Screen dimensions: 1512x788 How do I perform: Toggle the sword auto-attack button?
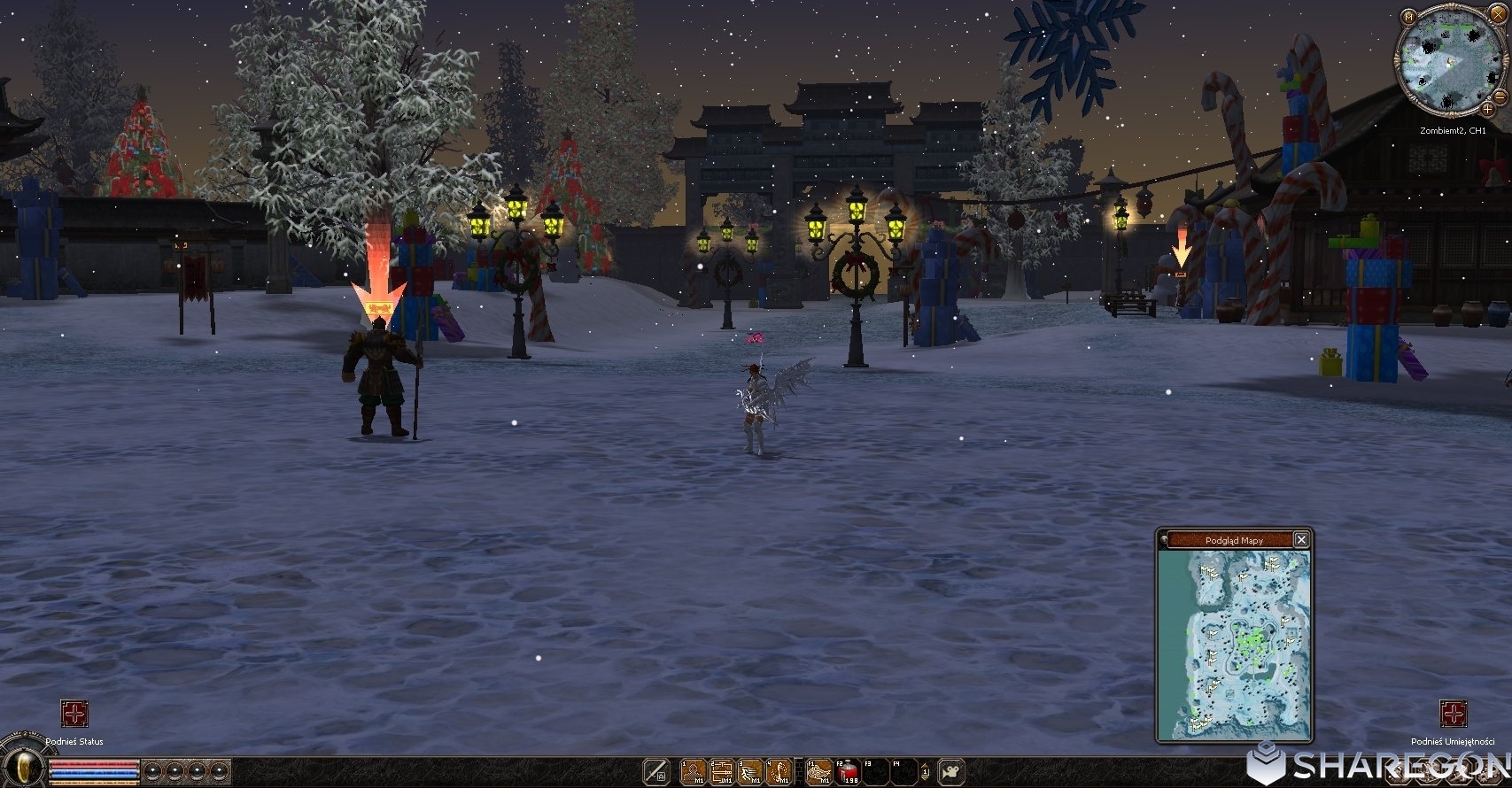[x=655, y=771]
